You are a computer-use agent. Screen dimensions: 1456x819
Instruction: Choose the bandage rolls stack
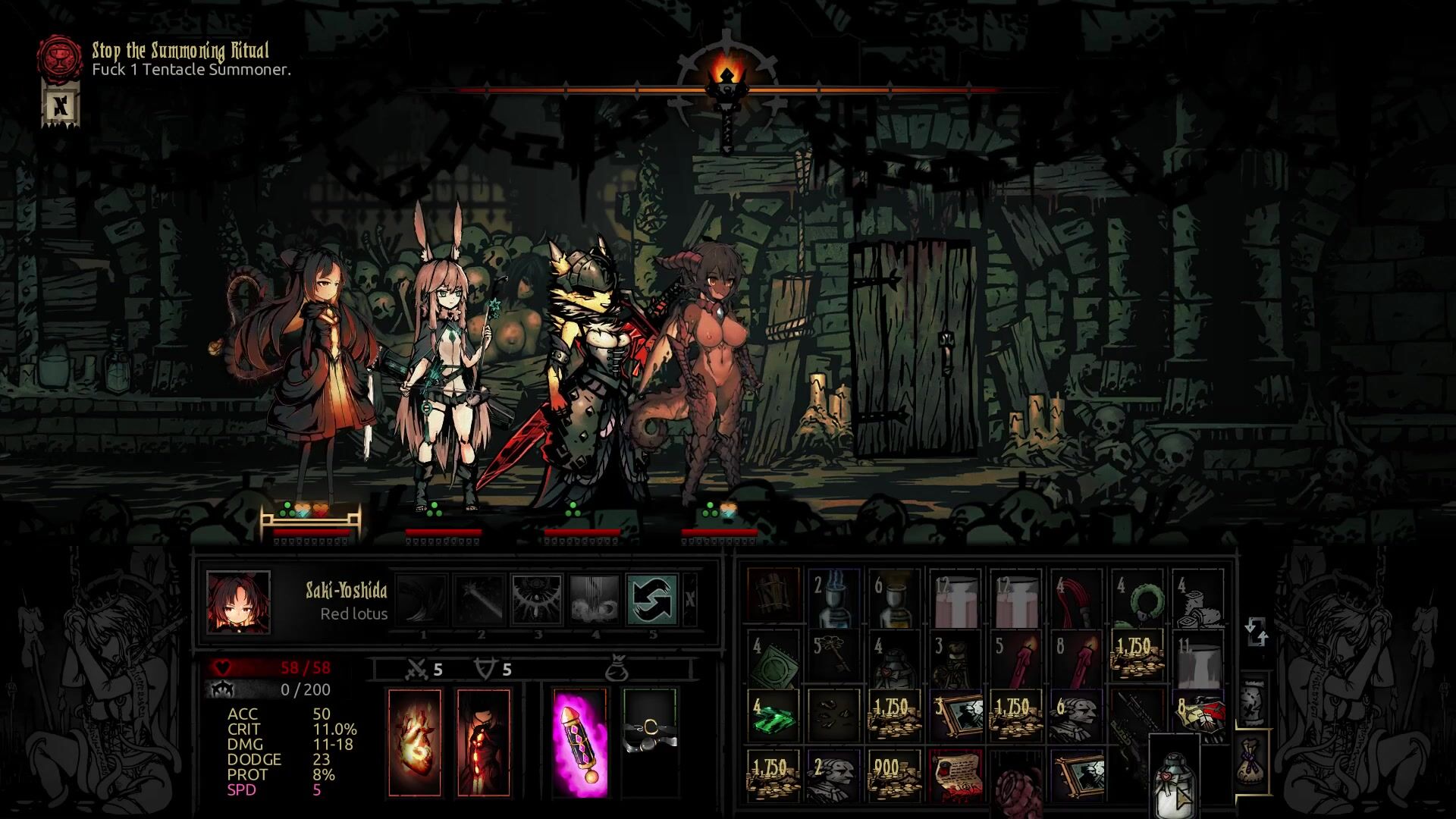[1198, 599]
